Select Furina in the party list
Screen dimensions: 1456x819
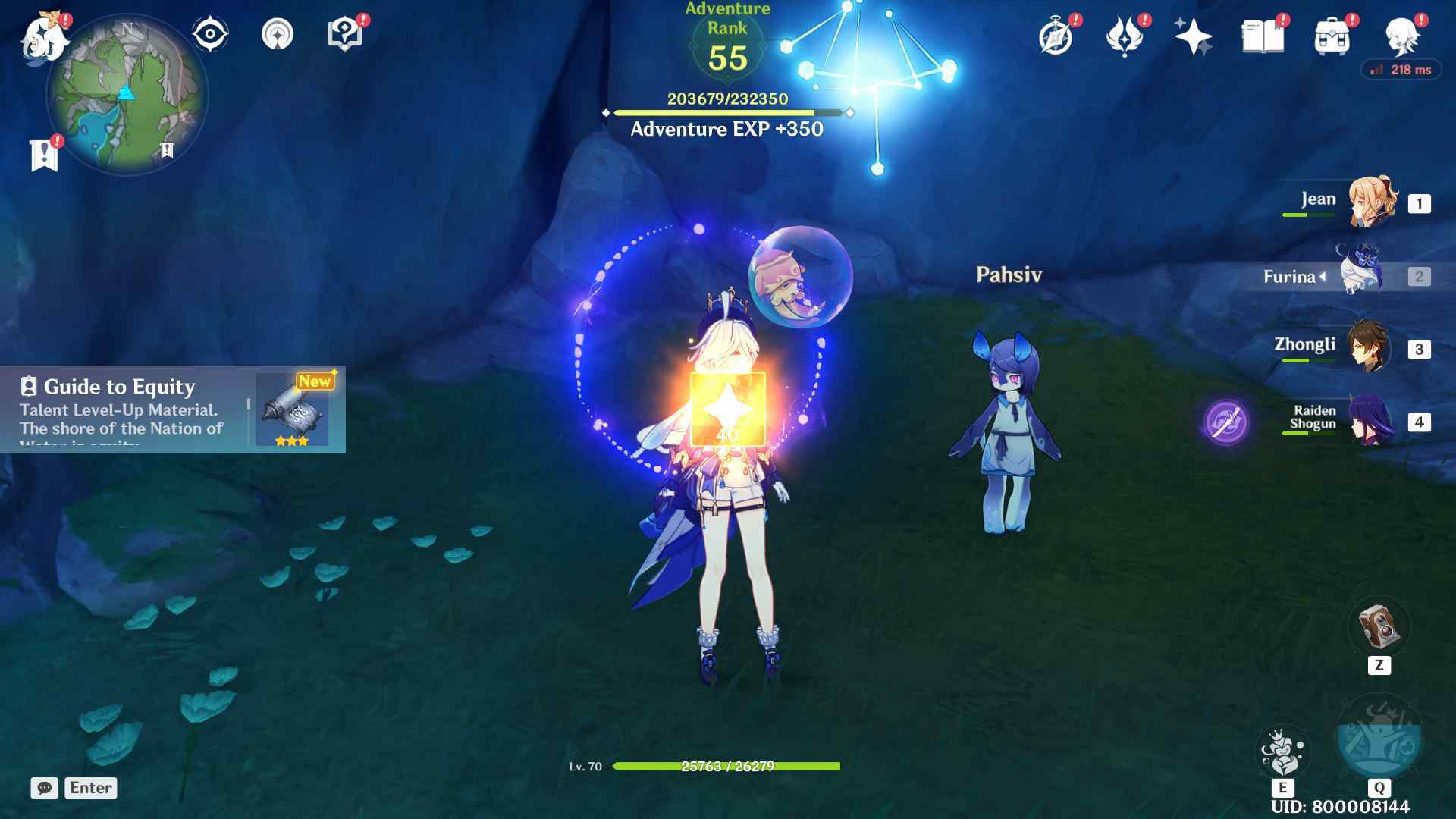point(1362,275)
